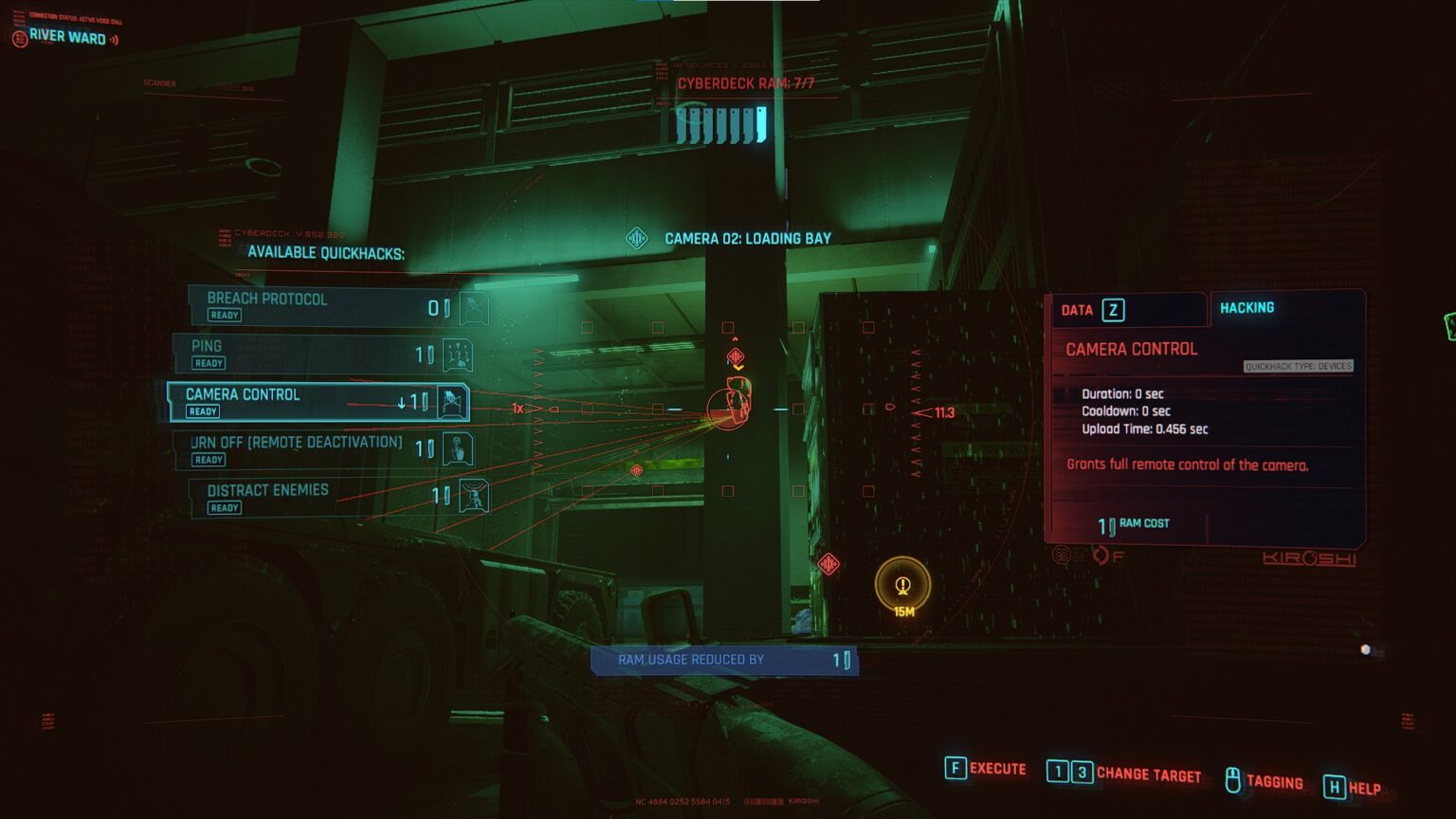Switch to the DATA tab
Viewport: 1456px width, 819px height.
pyautogui.click(x=1083, y=309)
